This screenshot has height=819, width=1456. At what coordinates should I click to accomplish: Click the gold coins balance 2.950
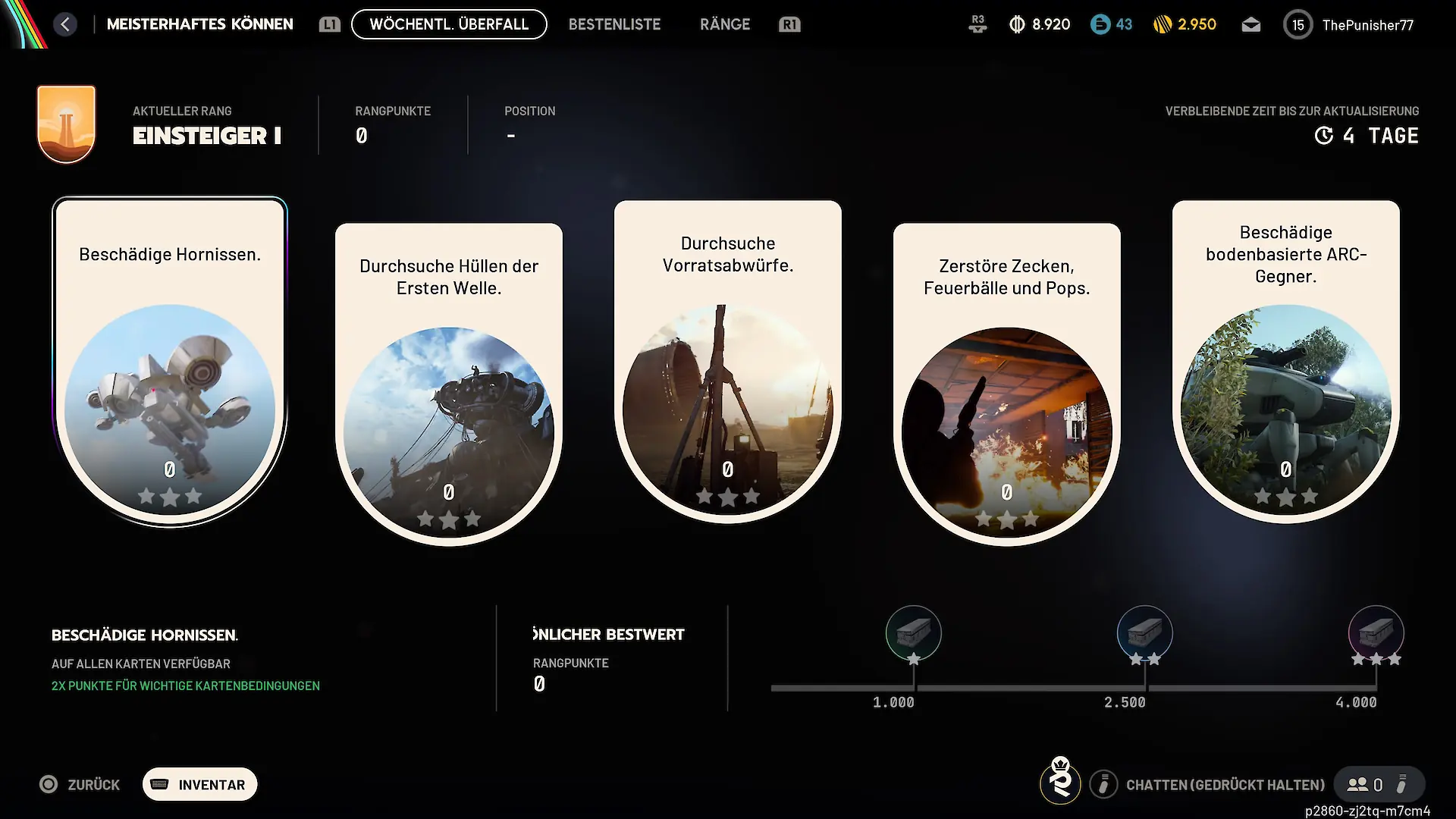coord(1185,25)
